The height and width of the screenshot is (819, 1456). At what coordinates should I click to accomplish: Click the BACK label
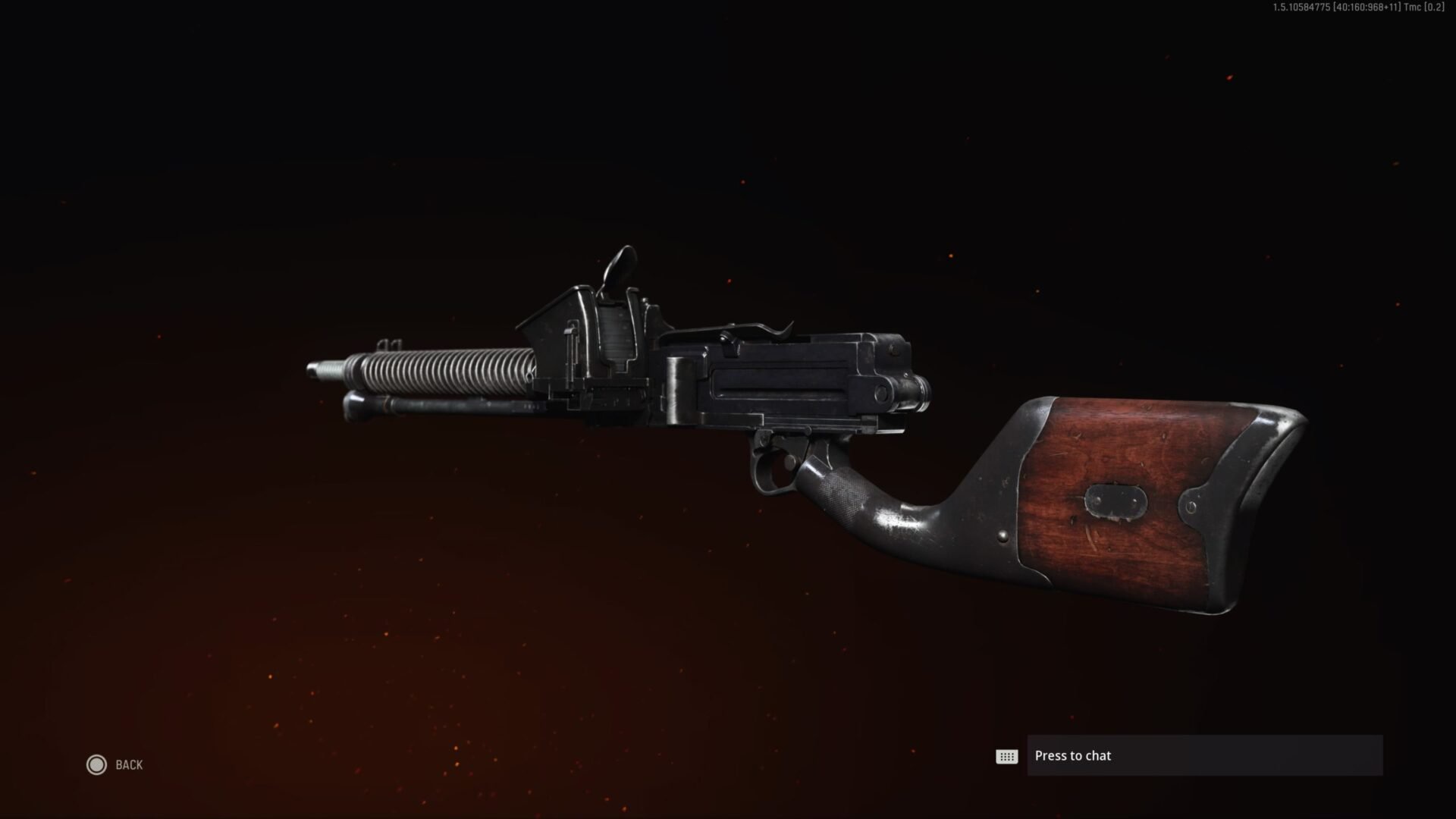pos(129,765)
